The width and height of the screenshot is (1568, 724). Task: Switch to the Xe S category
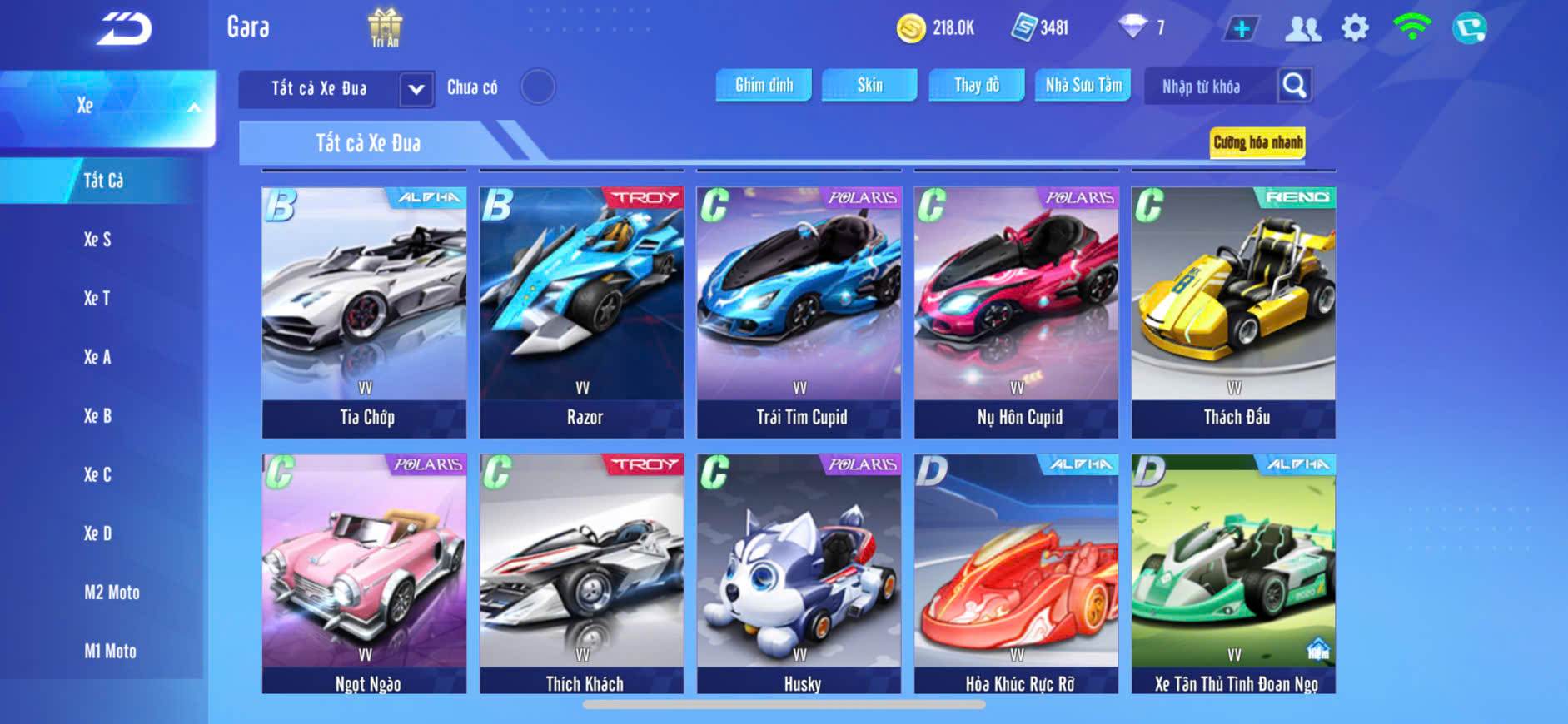point(97,240)
